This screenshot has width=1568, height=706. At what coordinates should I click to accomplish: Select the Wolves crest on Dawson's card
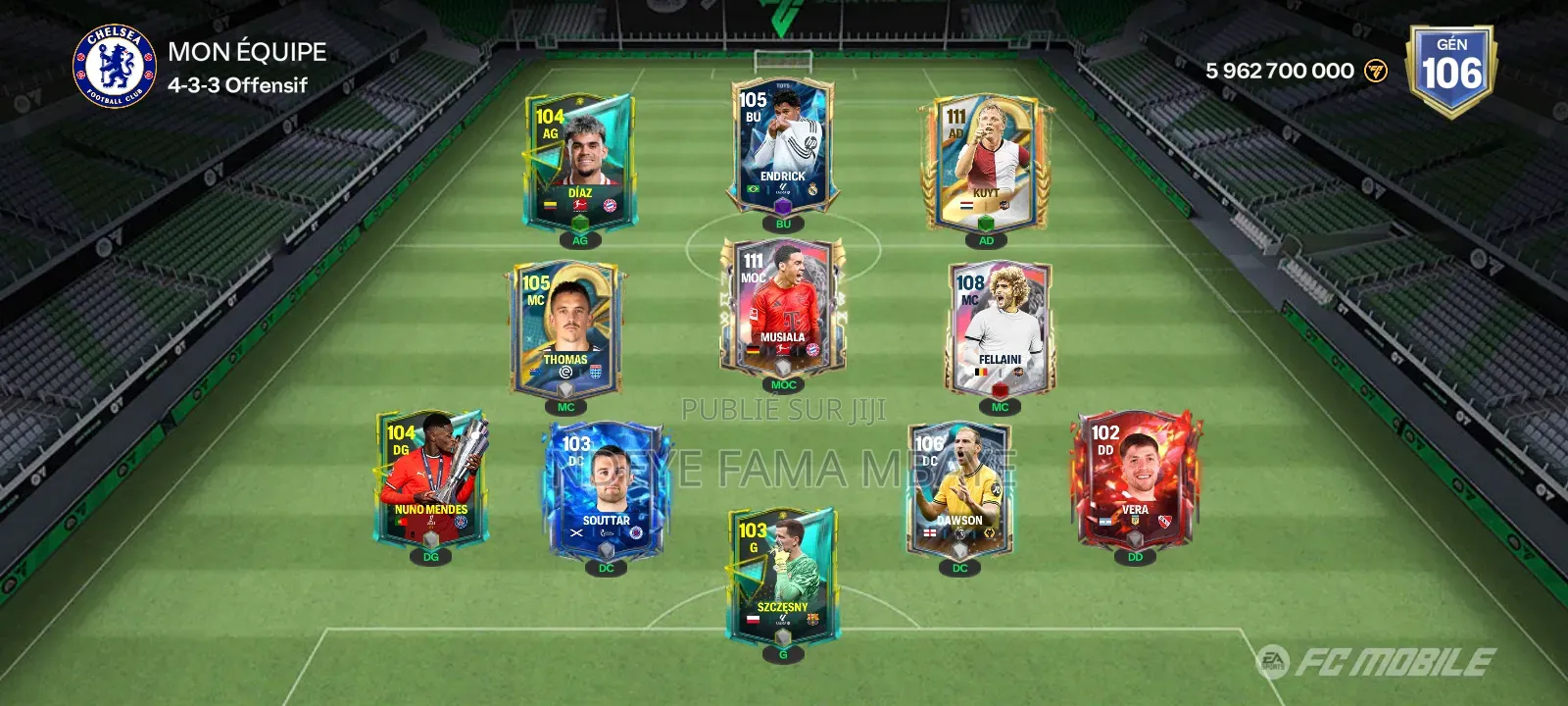(x=989, y=533)
